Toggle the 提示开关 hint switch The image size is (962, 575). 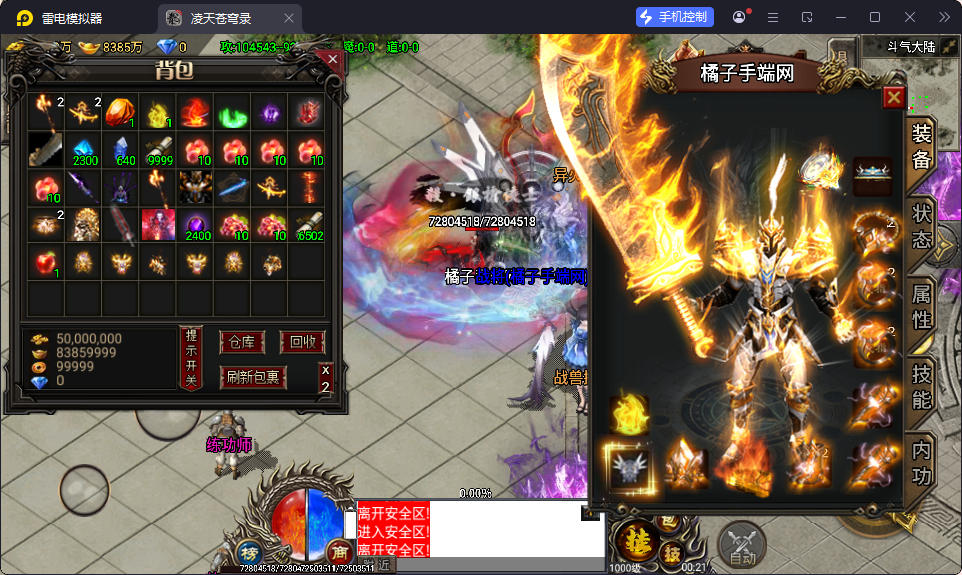tap(190, 358)
